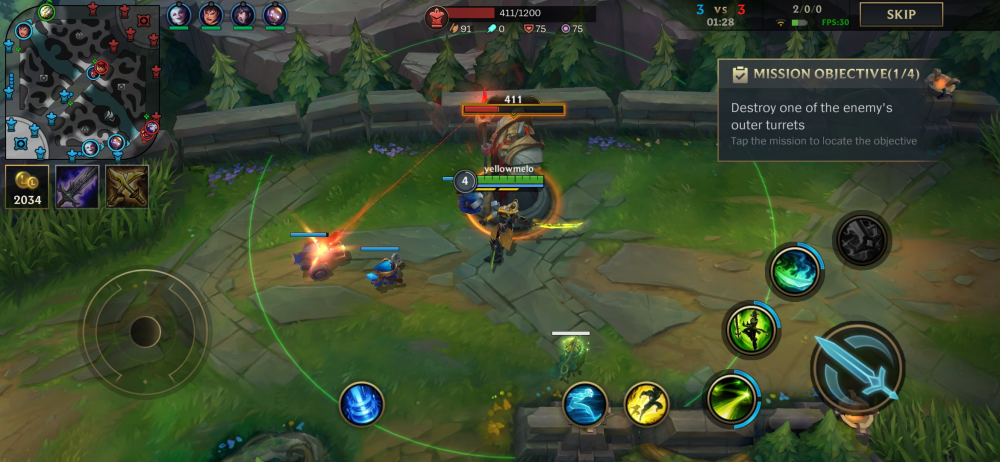
Task: Cast the green slash ability
Action: pos(731,398)
